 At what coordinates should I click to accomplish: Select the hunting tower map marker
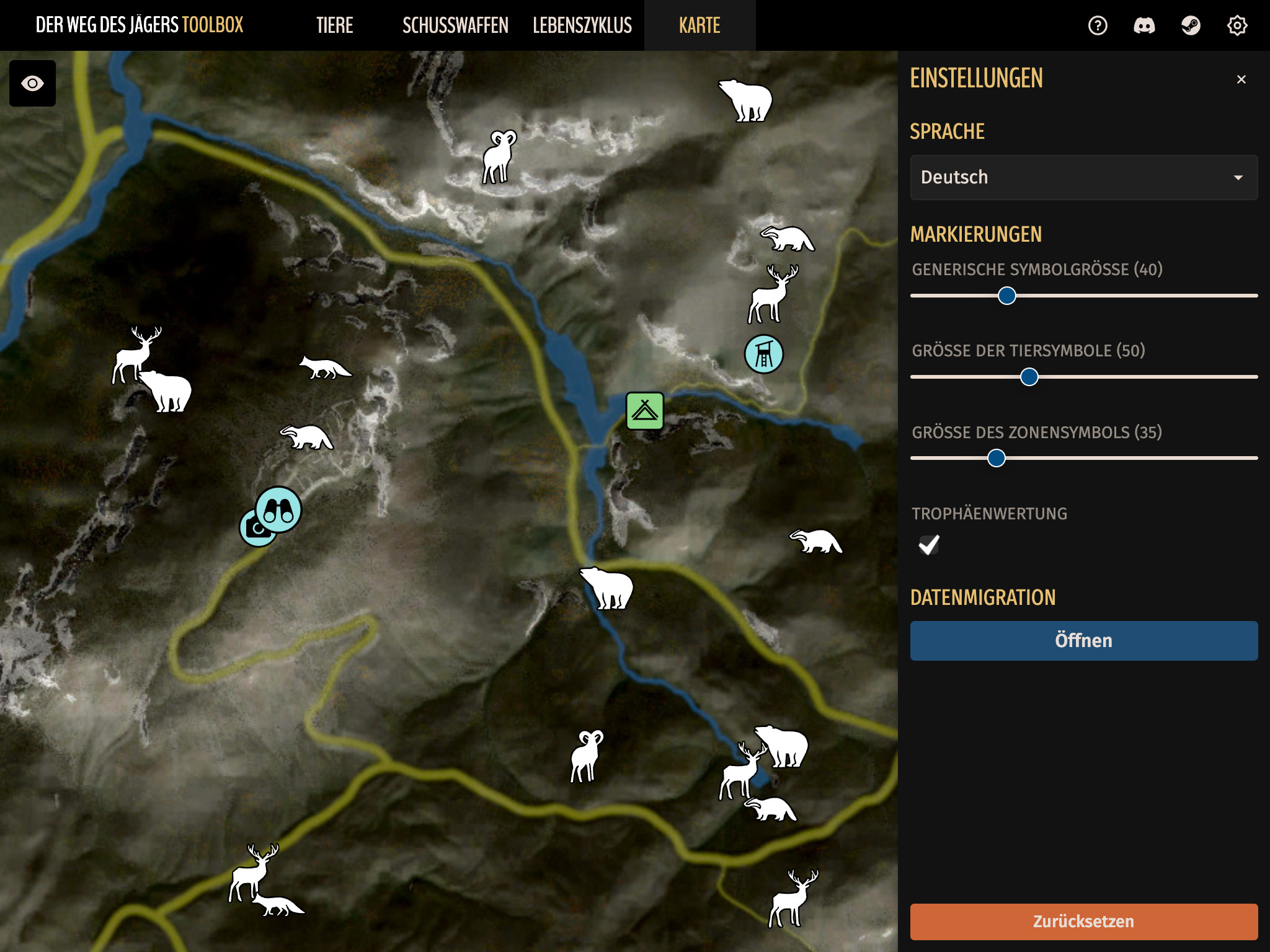(x=763, y=355)
